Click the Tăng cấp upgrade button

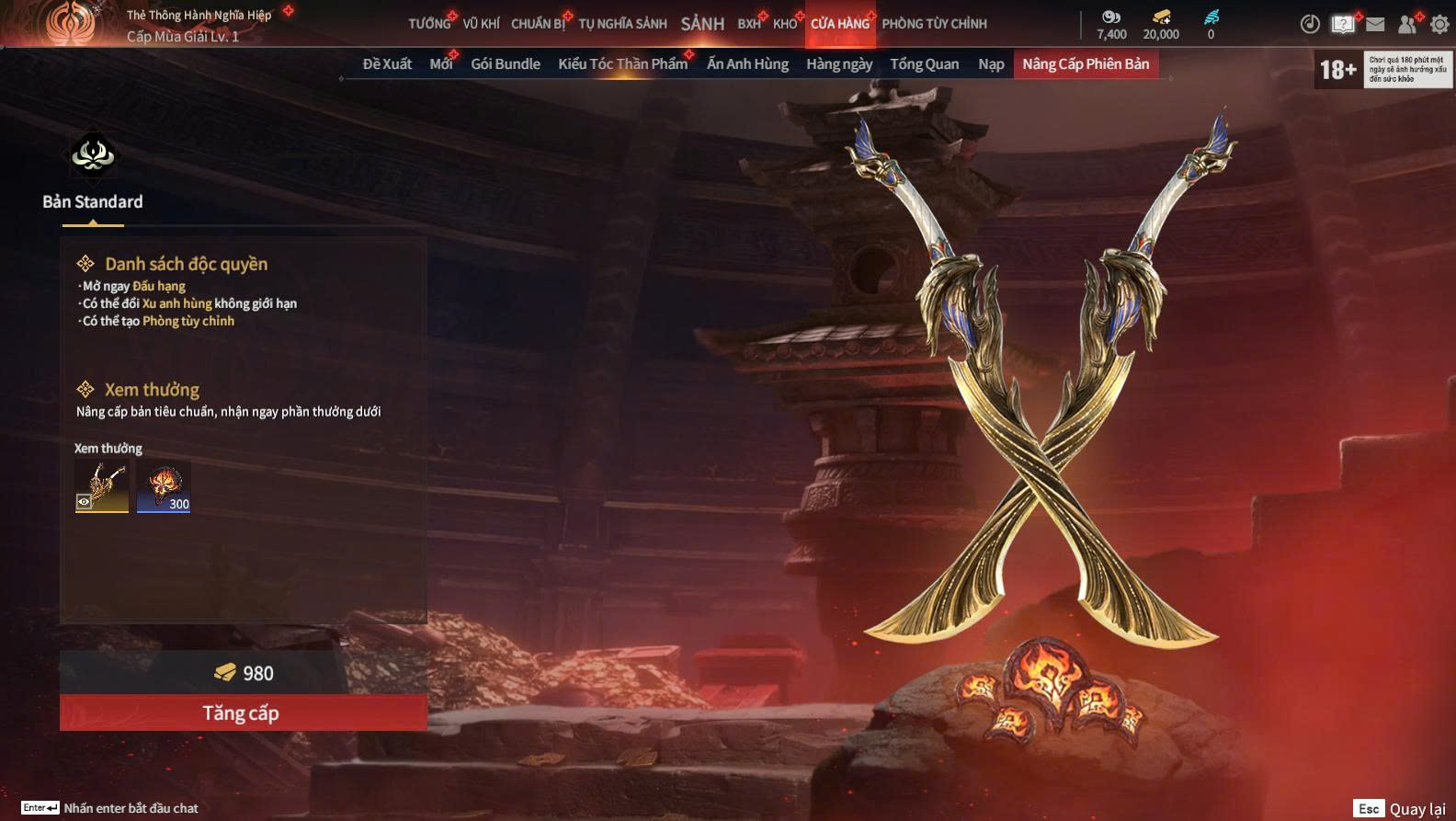click(x=243, y=713)
